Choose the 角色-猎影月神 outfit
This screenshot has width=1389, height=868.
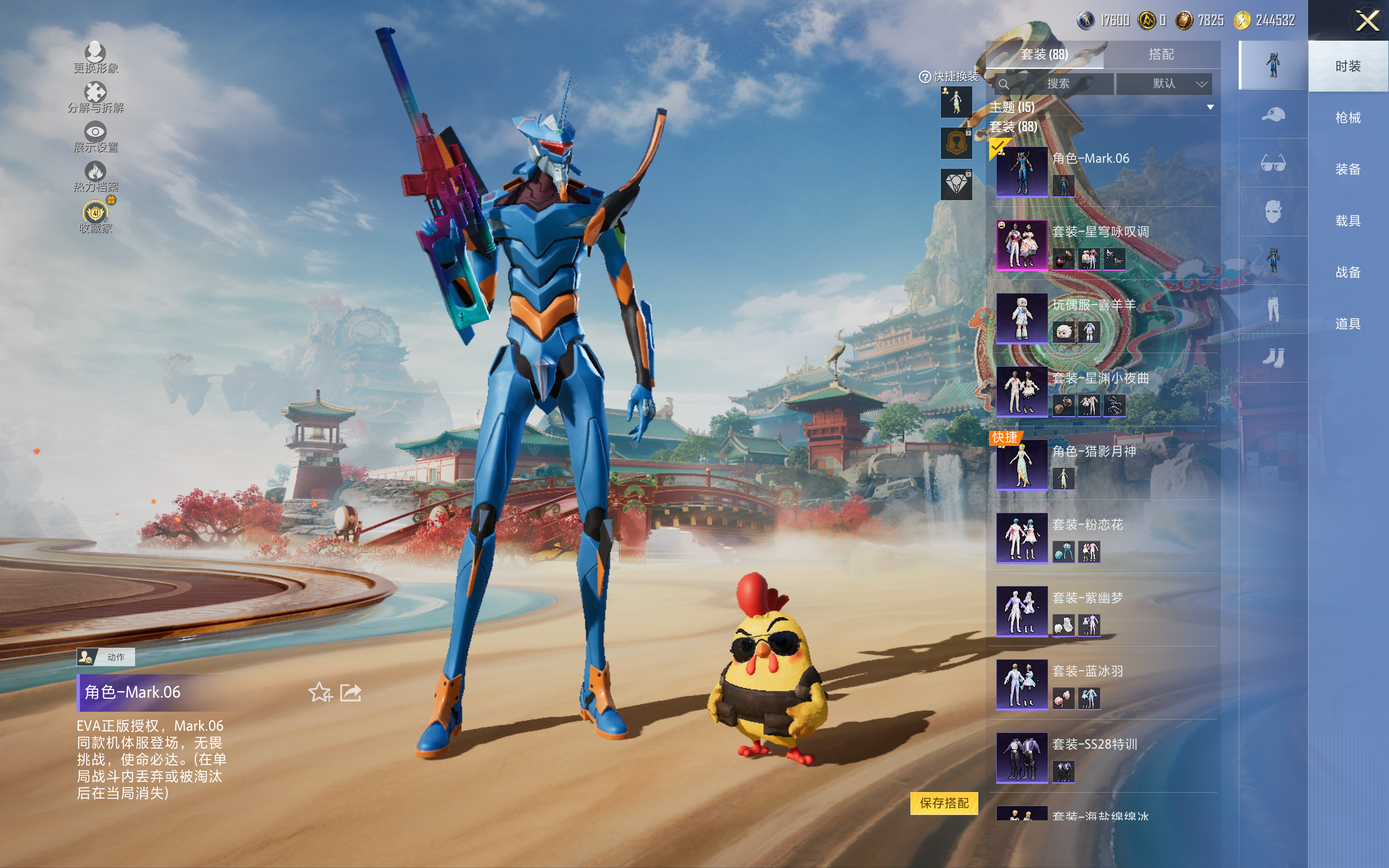[1022, 464]
